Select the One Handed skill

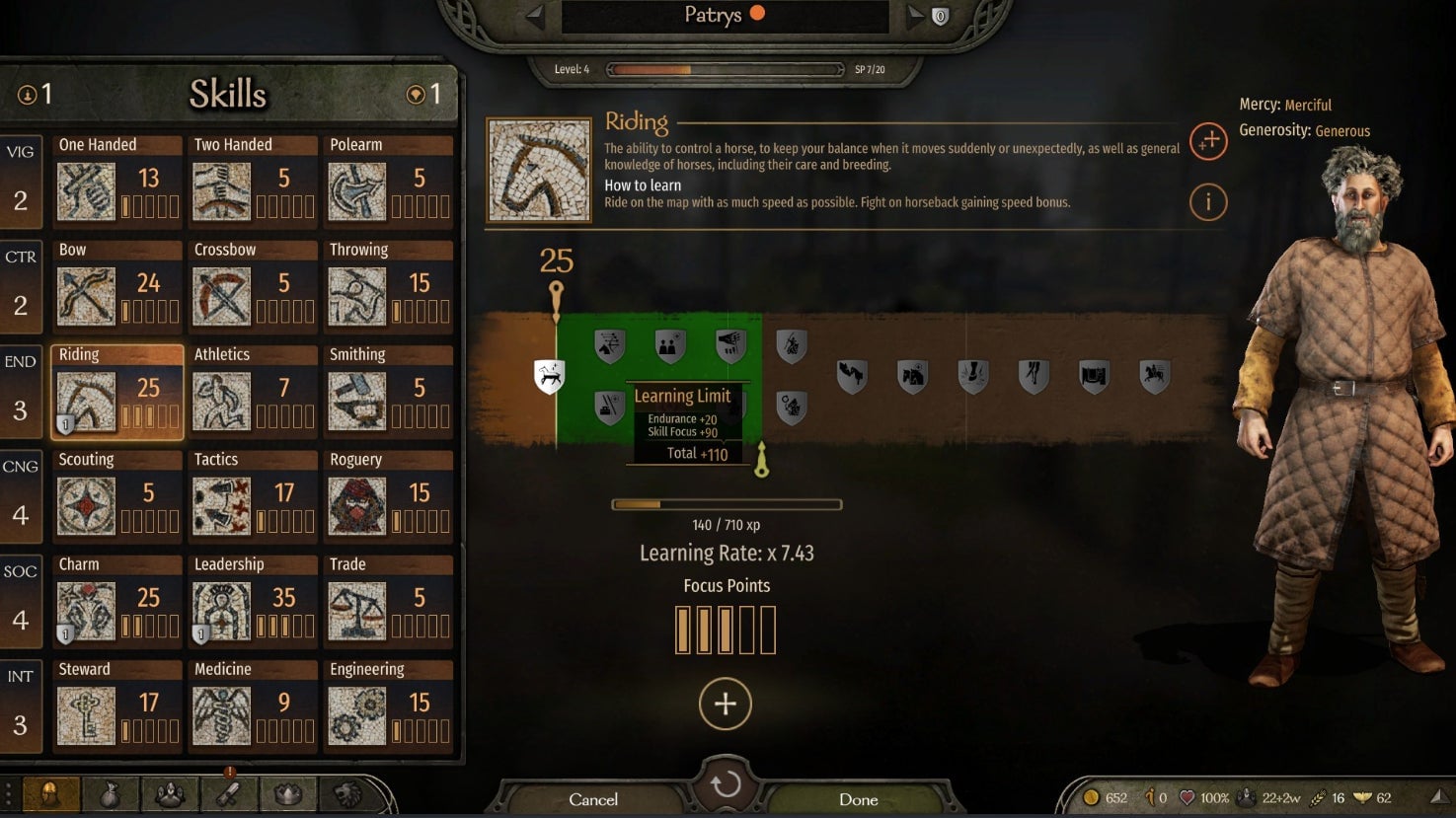tap(118, 180)
